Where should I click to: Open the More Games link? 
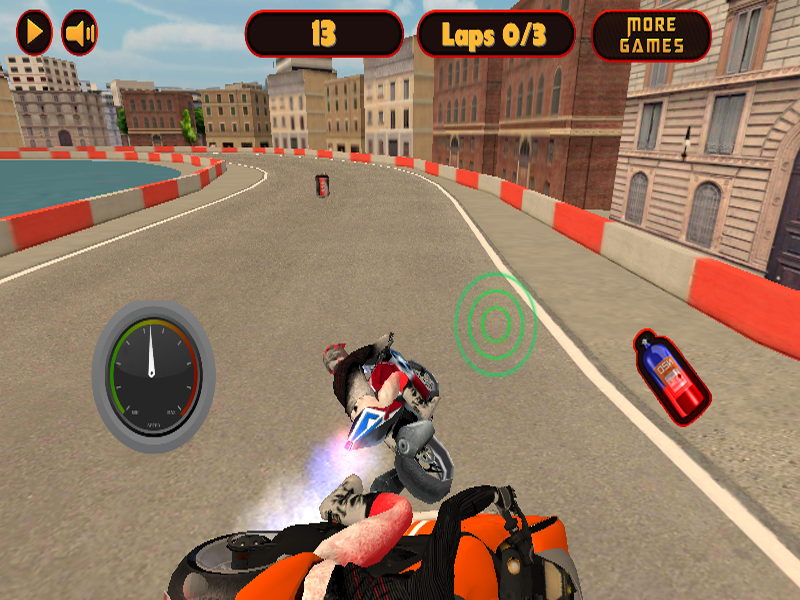651,36
